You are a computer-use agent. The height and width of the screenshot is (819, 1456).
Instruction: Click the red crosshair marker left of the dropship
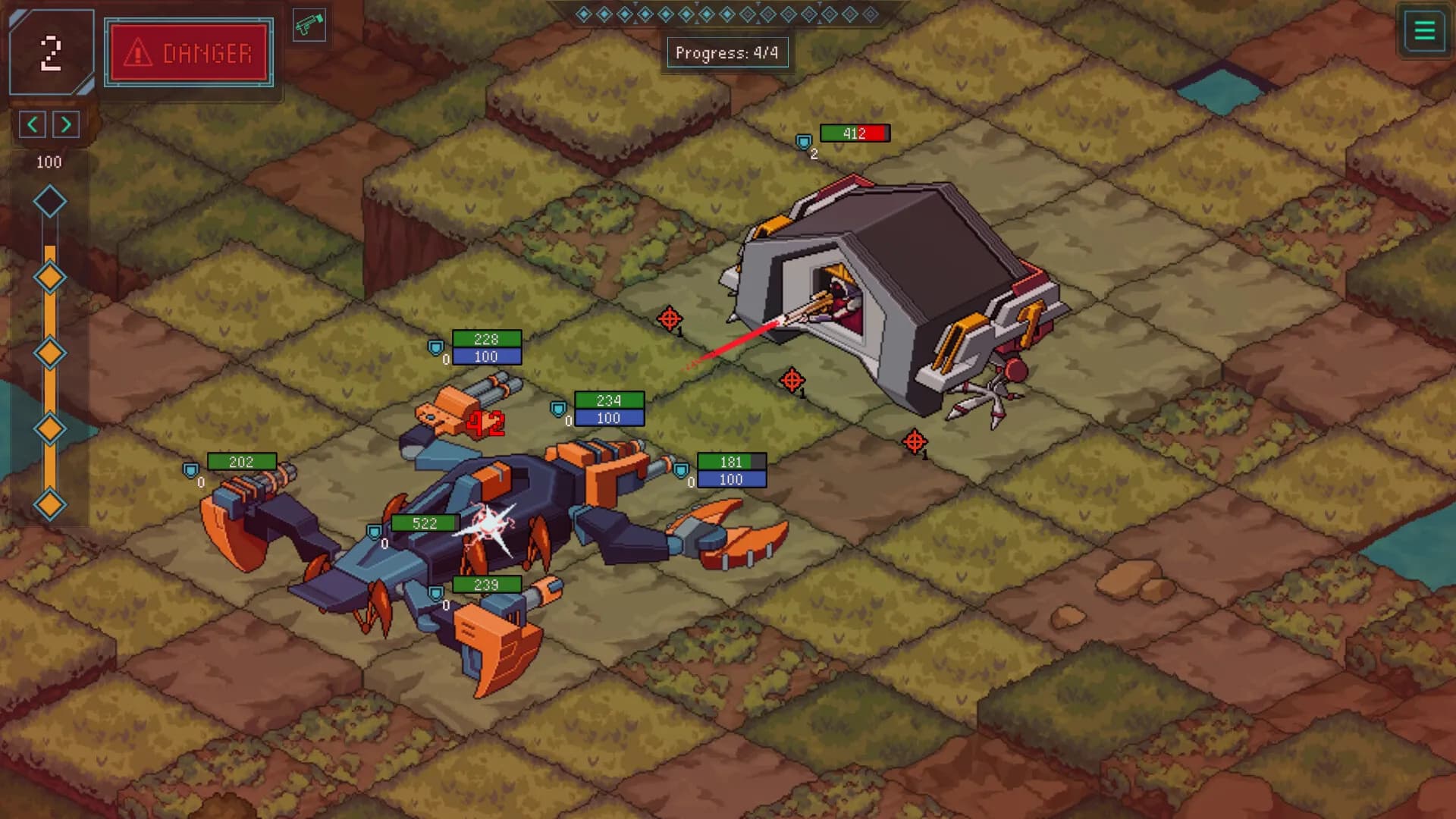click(670, 318)
